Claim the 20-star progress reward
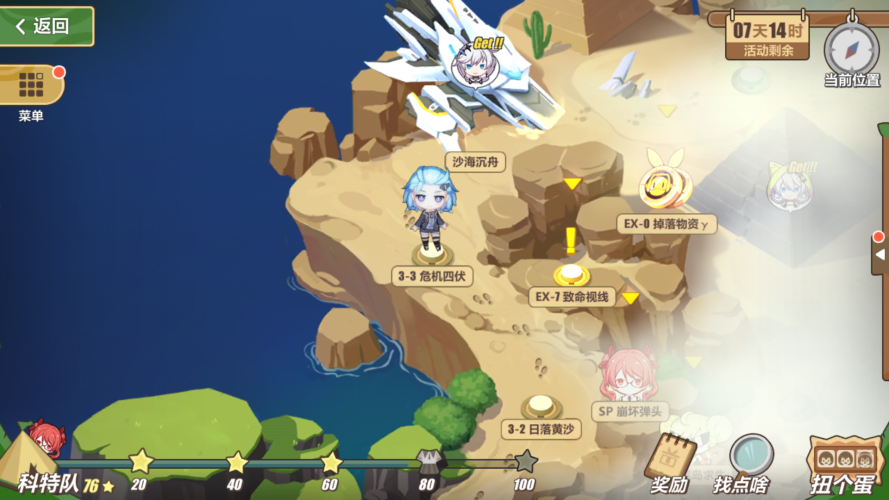Viewport: 889px width, 500px height. tap(139, 462)
